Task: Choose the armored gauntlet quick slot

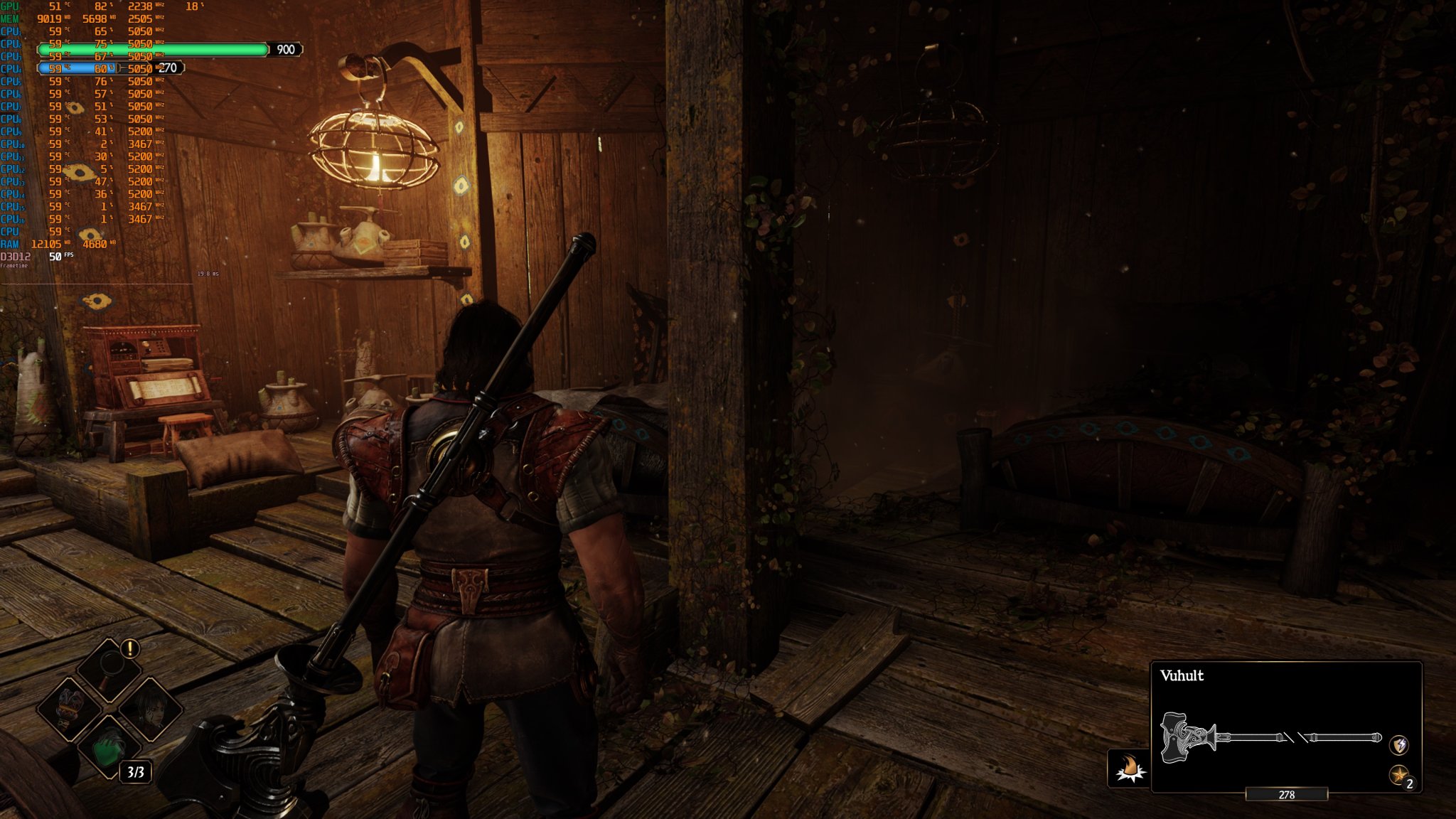Action: tap(70, 708)
